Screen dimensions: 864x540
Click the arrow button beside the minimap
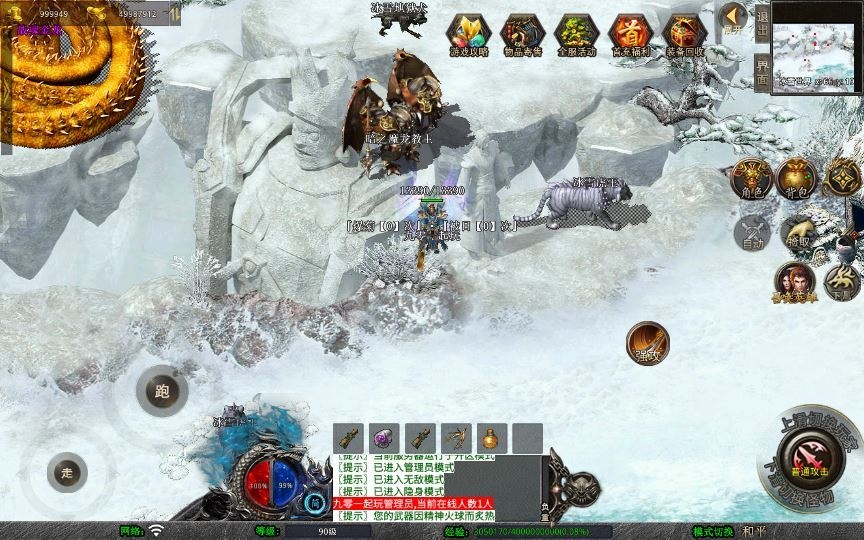tap(733, 17)
